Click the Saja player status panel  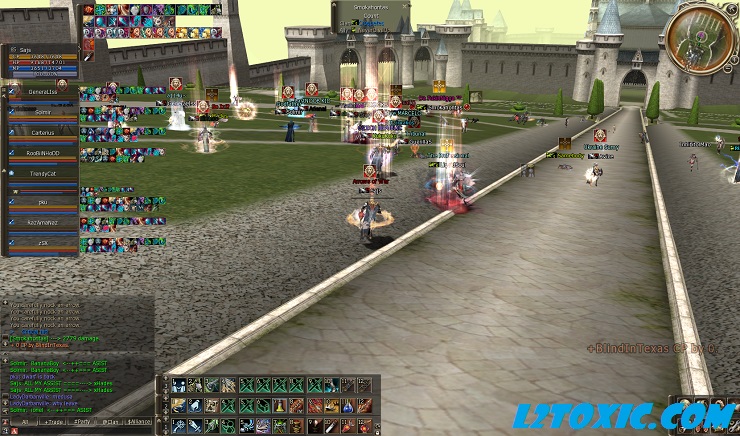pos(45,60)
